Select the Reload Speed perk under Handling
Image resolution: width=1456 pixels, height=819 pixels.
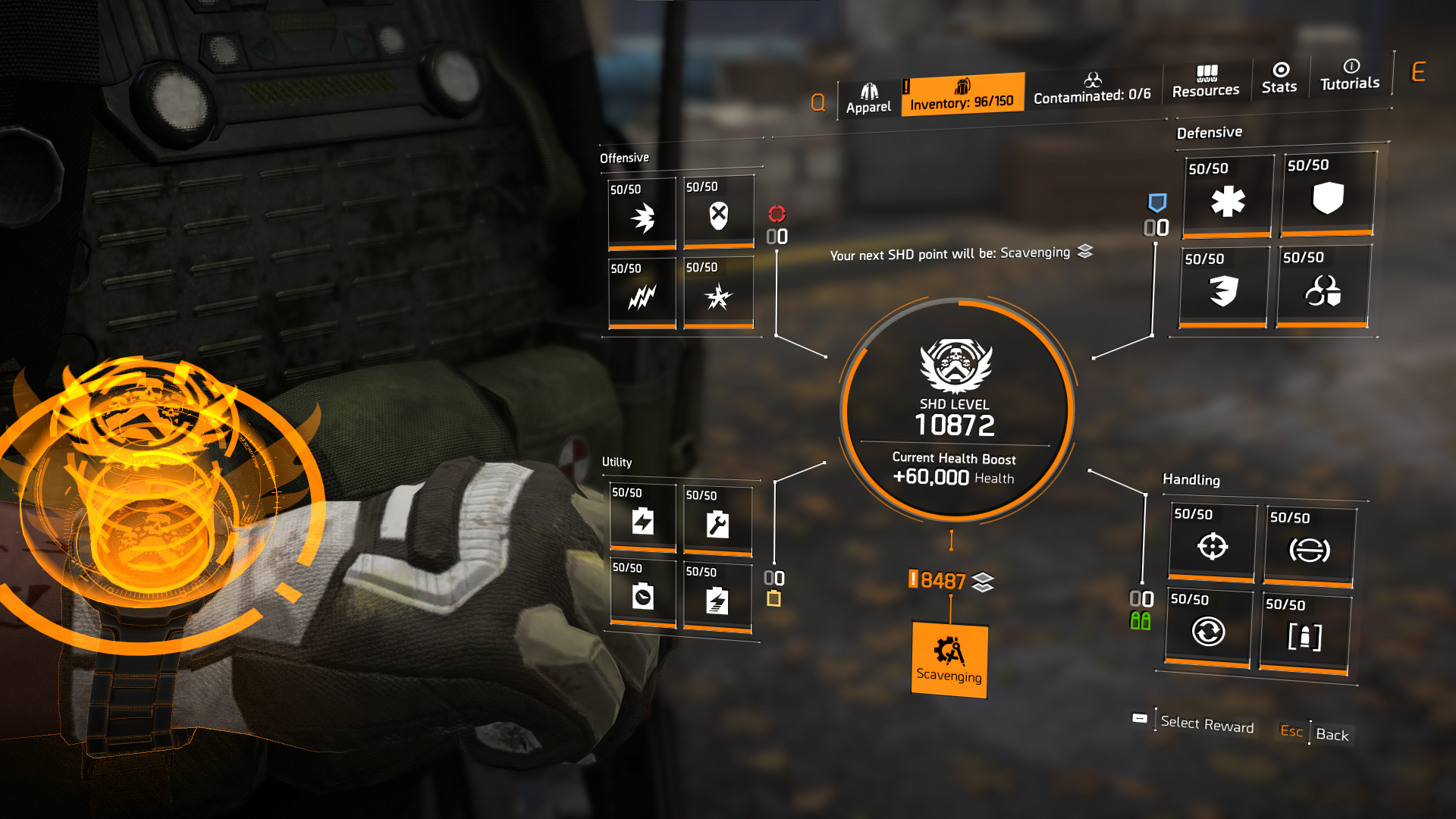click(x=1210, y=632)
